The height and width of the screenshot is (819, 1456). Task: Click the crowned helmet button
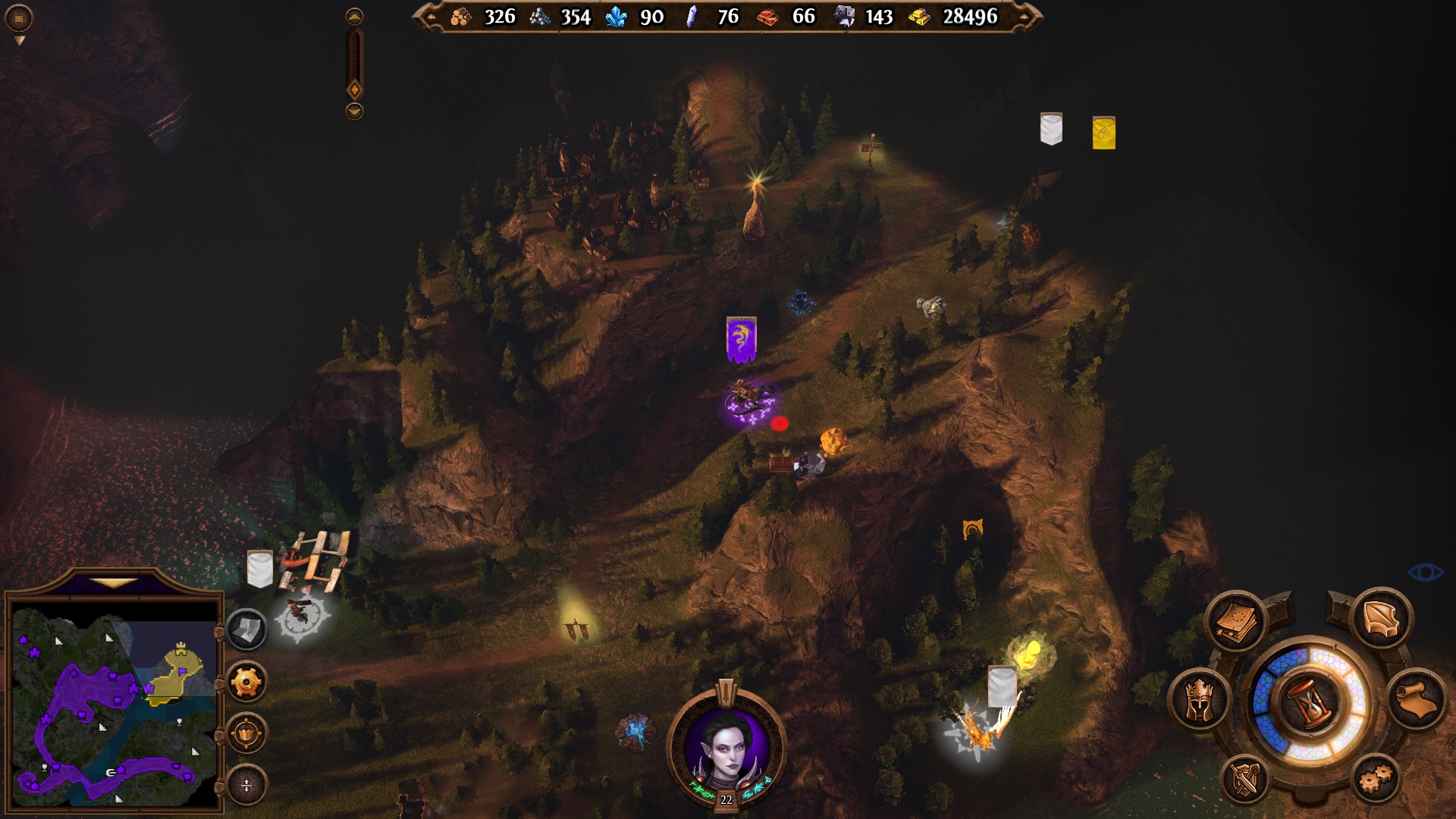pyautogui.click(x=1200, y=700)
